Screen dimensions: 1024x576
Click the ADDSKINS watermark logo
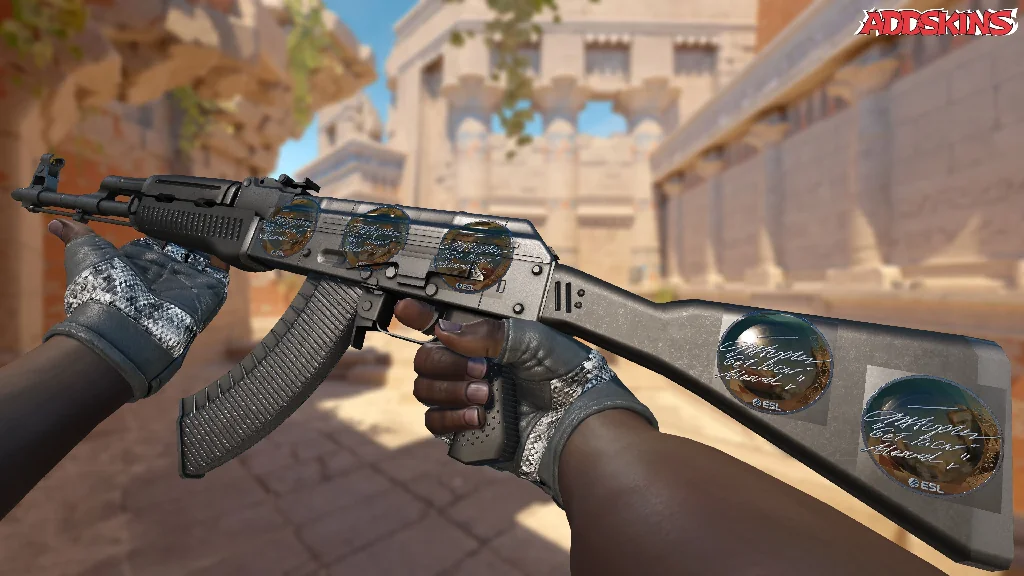(938, 22)
